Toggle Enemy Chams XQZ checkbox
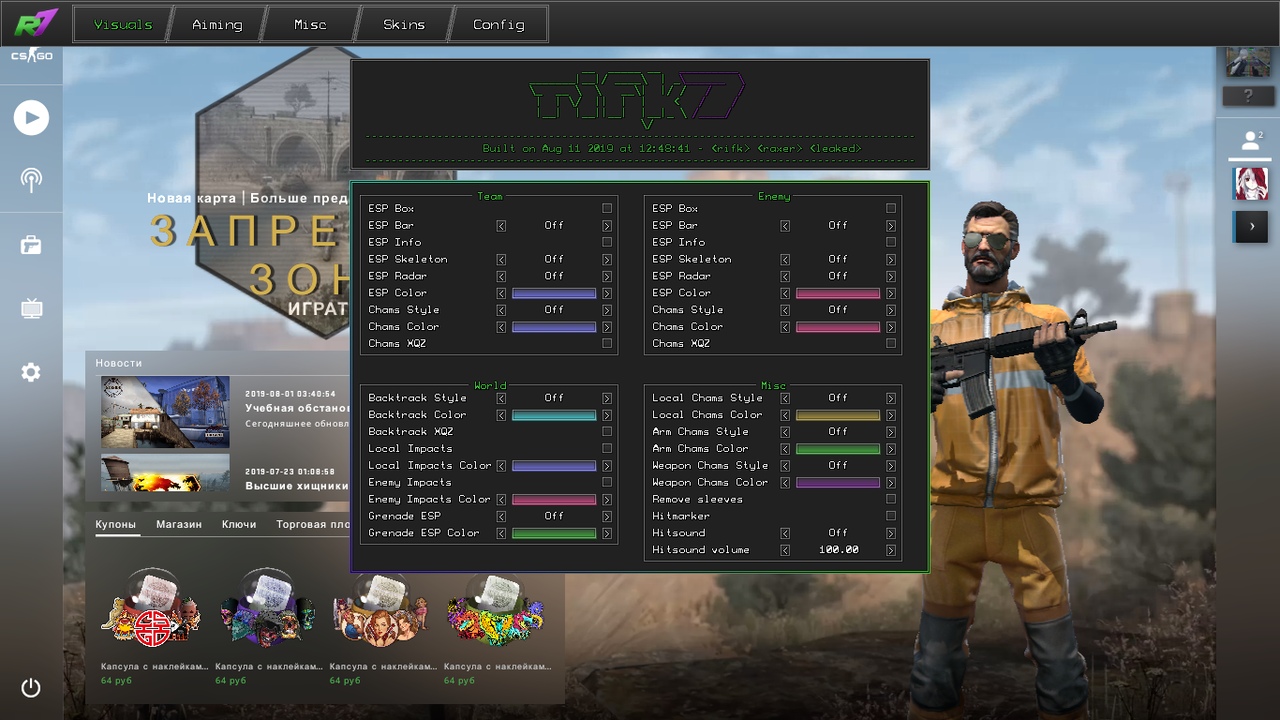 891,344
